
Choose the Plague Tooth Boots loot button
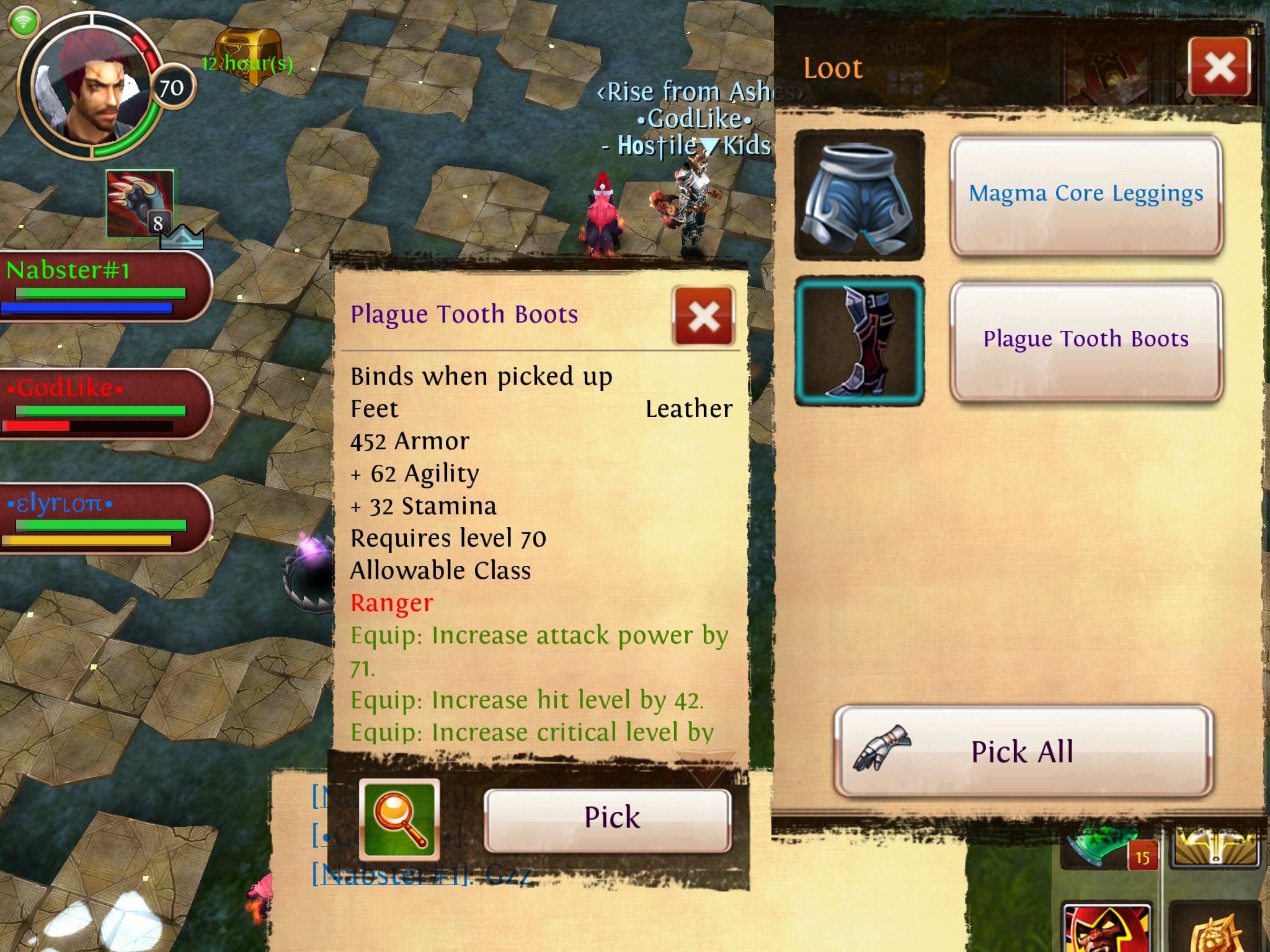tap(1086, 340)
